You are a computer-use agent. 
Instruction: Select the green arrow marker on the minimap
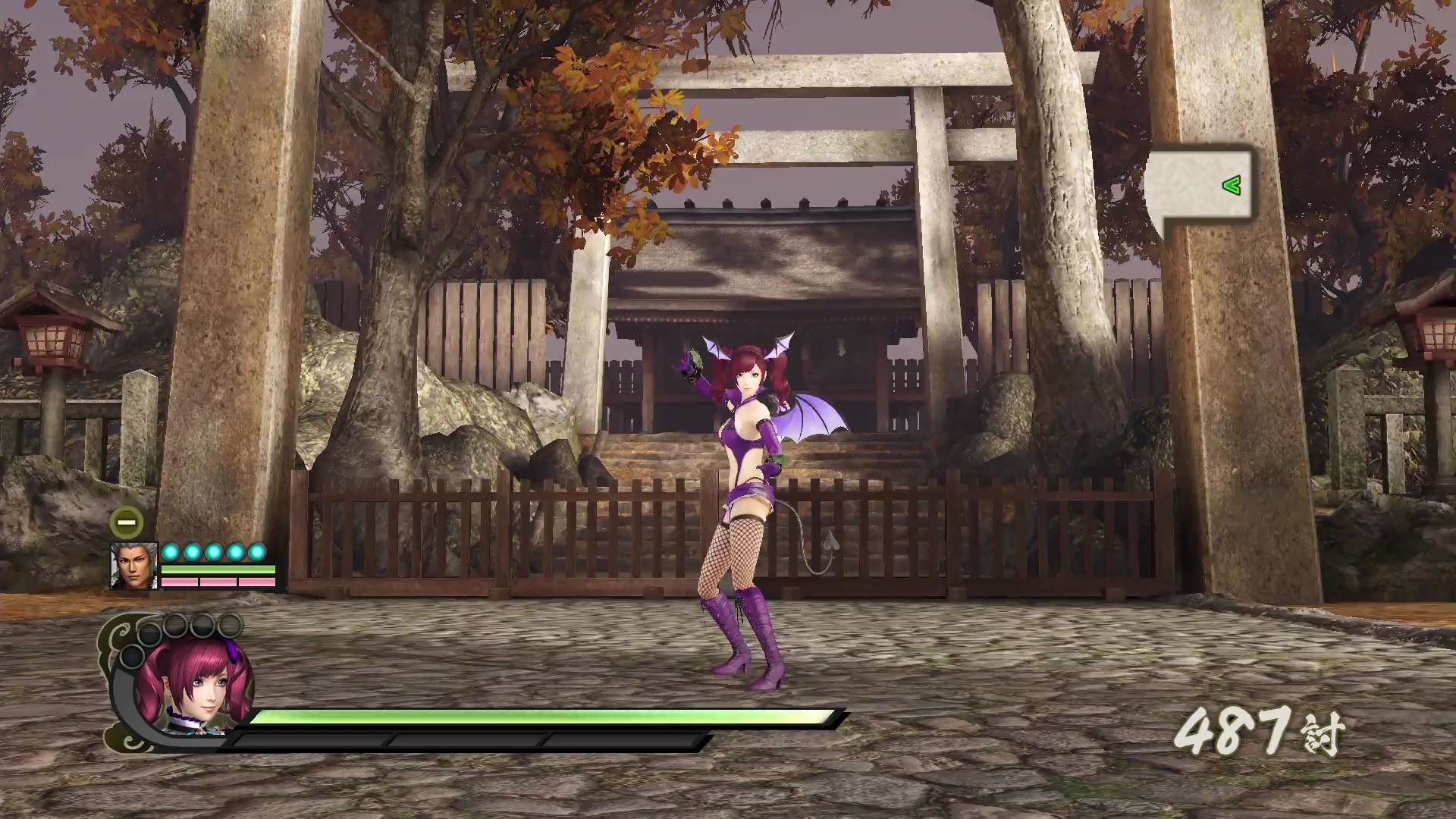(x=1232, y=185)
